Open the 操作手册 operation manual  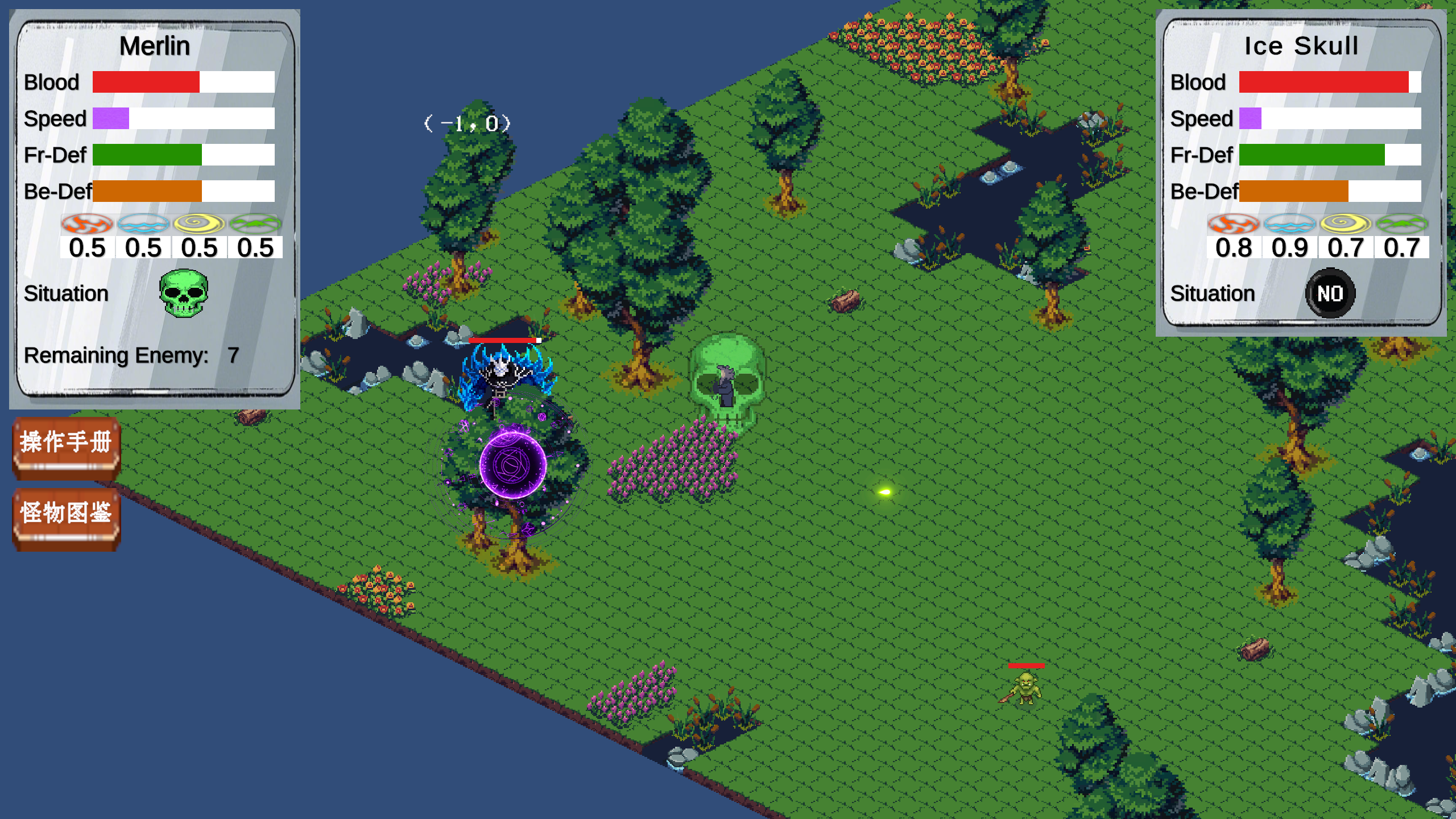(66, 445)
